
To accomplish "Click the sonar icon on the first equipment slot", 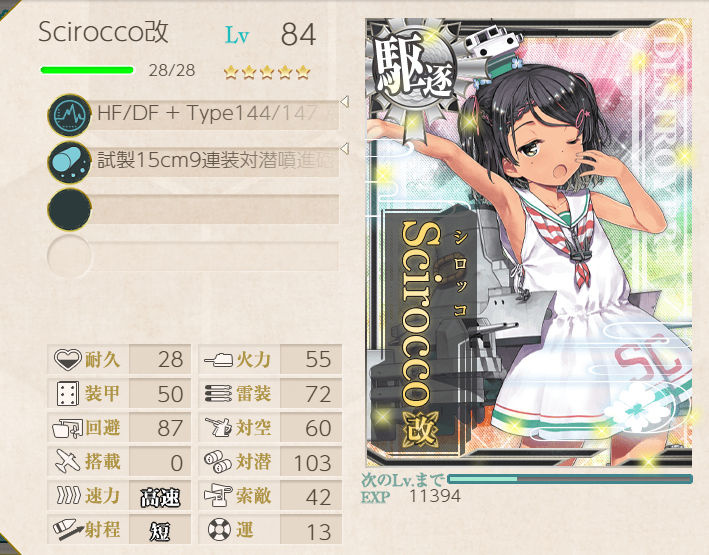I will point(68,115).
